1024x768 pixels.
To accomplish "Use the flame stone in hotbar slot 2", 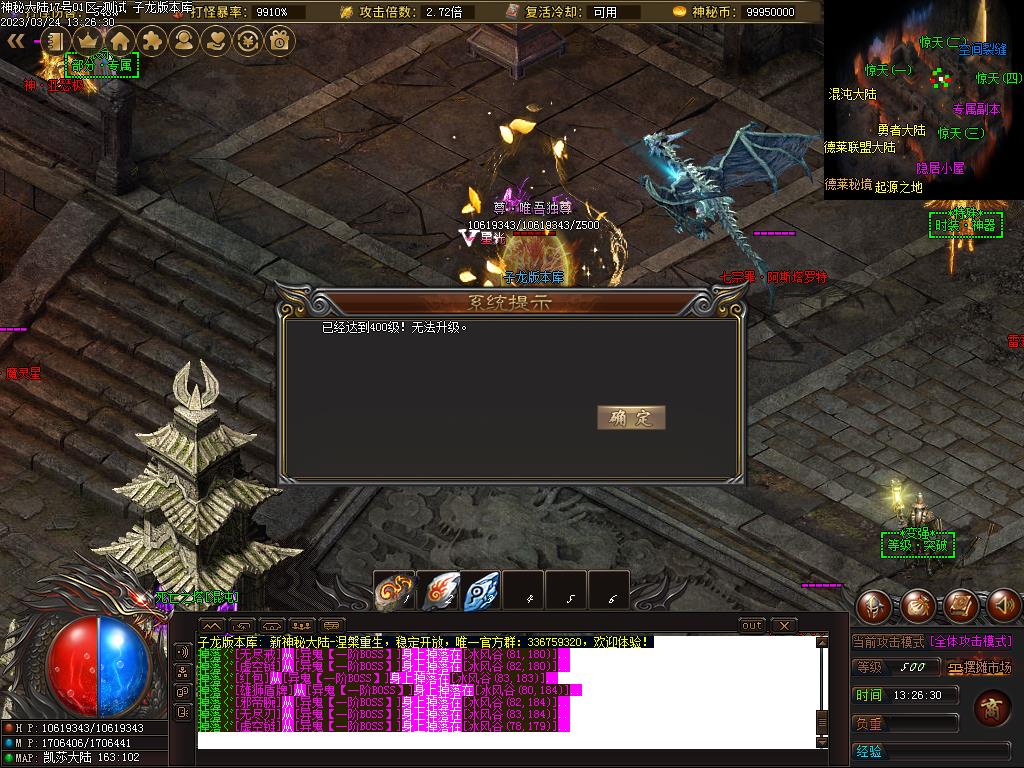I will pyautogui.click(x=438, y=591).
